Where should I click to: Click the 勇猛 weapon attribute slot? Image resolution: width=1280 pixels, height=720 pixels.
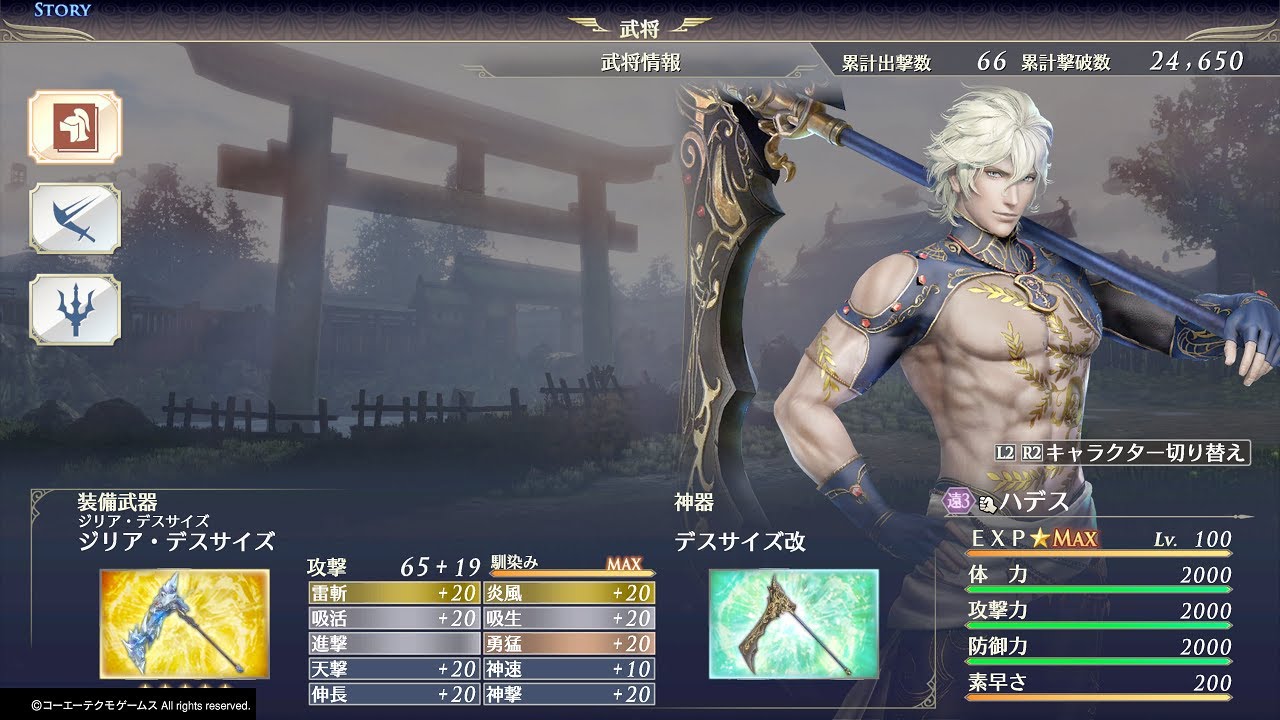click(569, 643)
